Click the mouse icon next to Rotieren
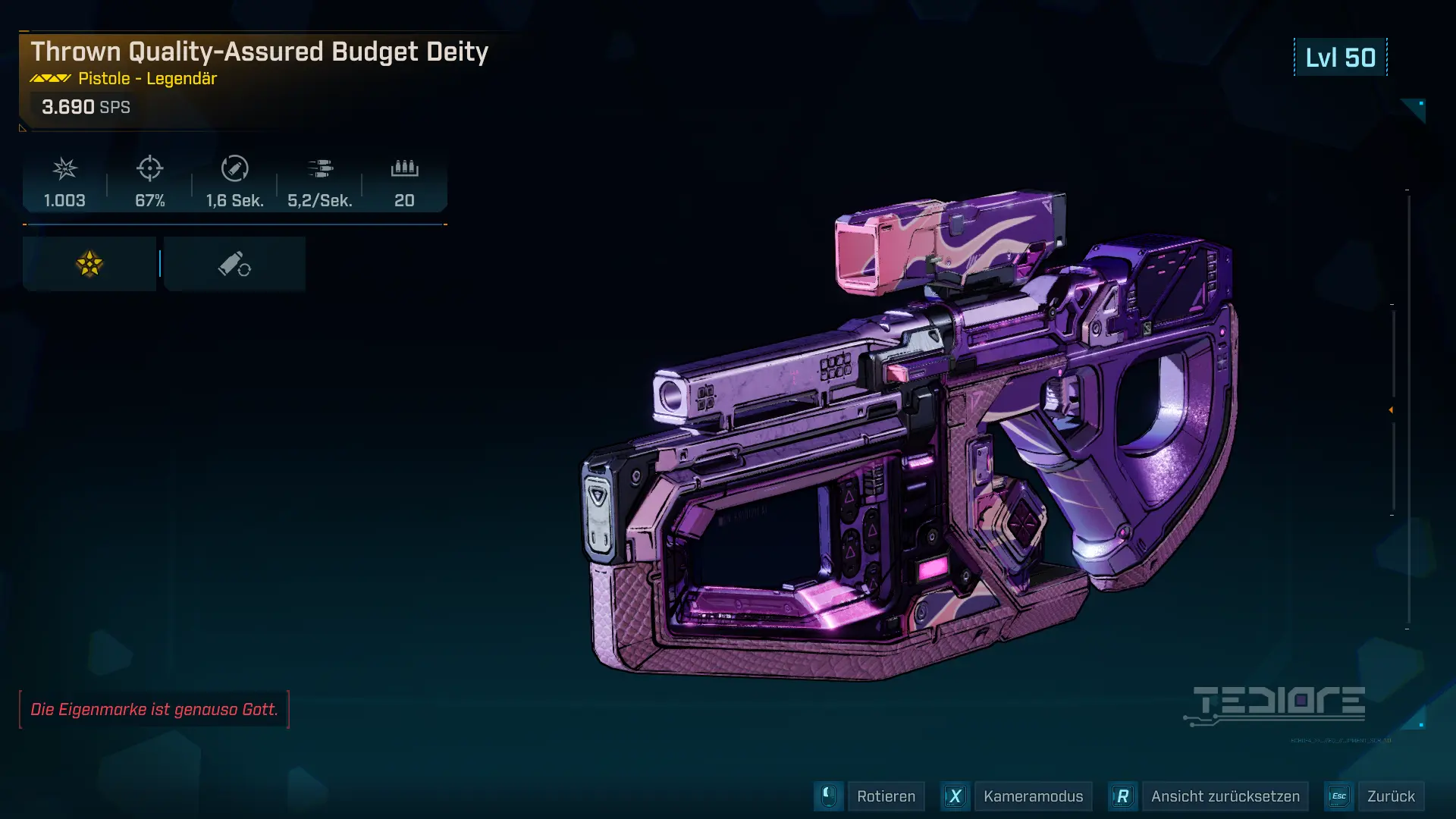 pyautogui.click(x=829, y=796)
